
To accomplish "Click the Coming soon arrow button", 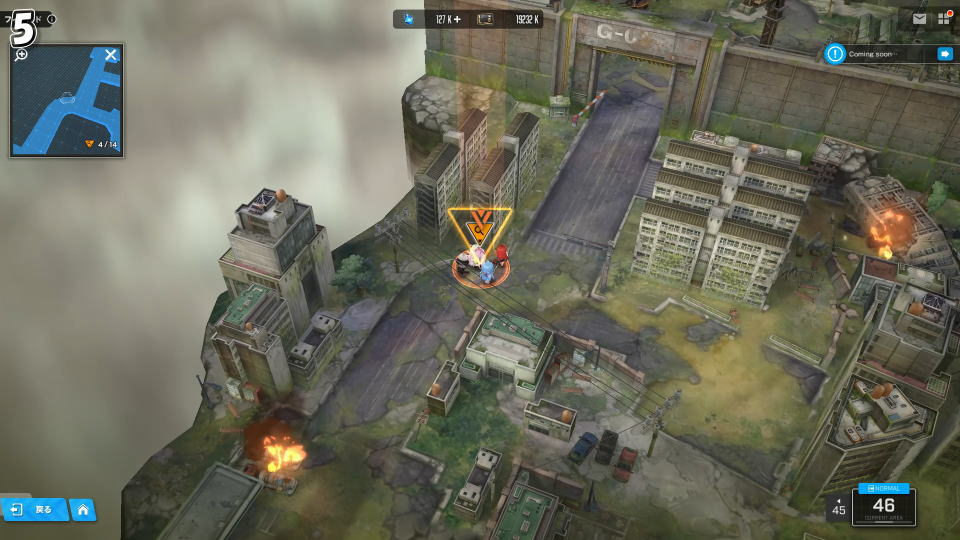I will (x=944, y=54).
